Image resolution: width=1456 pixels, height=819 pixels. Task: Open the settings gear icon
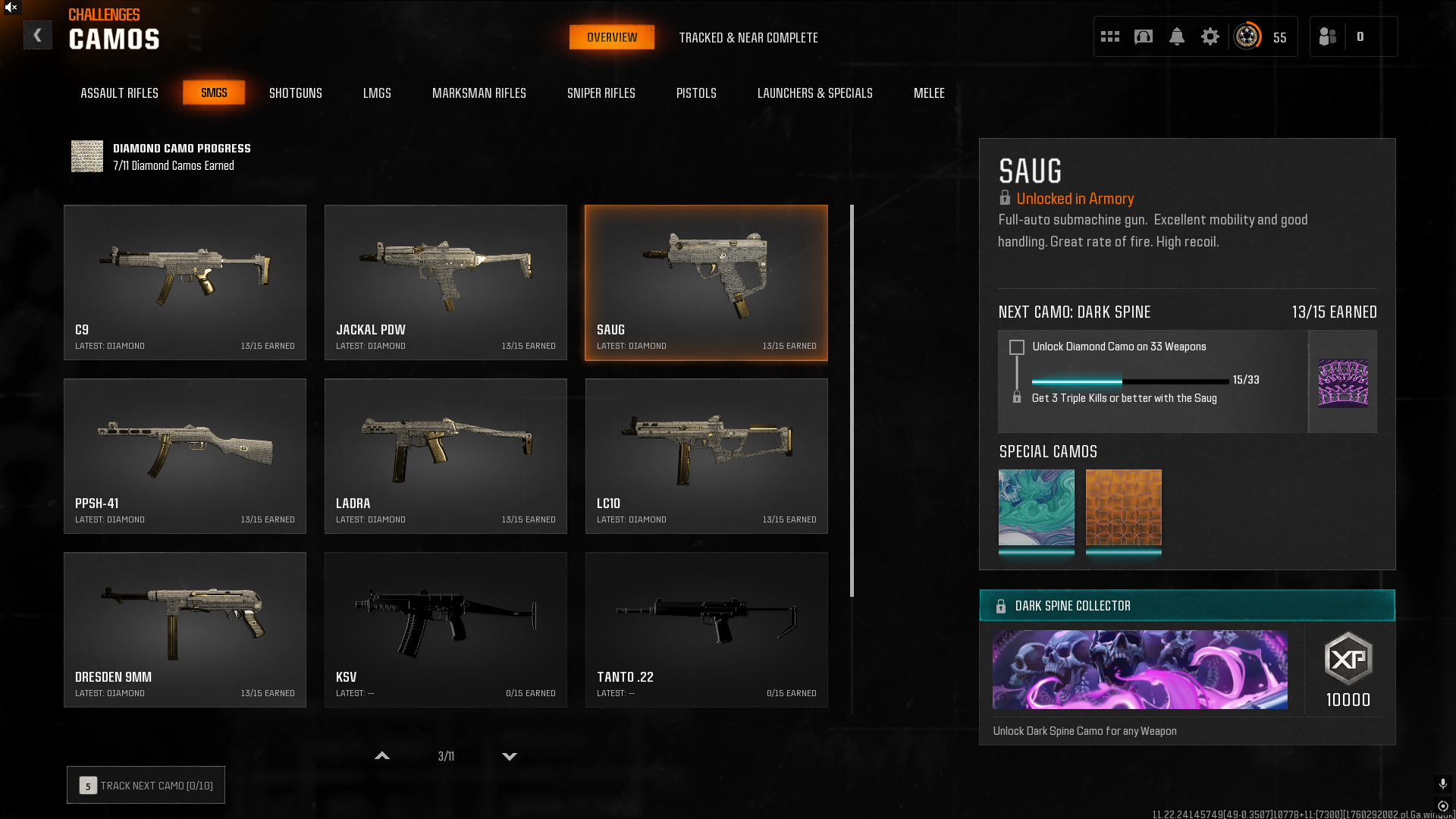[1210, 36]
